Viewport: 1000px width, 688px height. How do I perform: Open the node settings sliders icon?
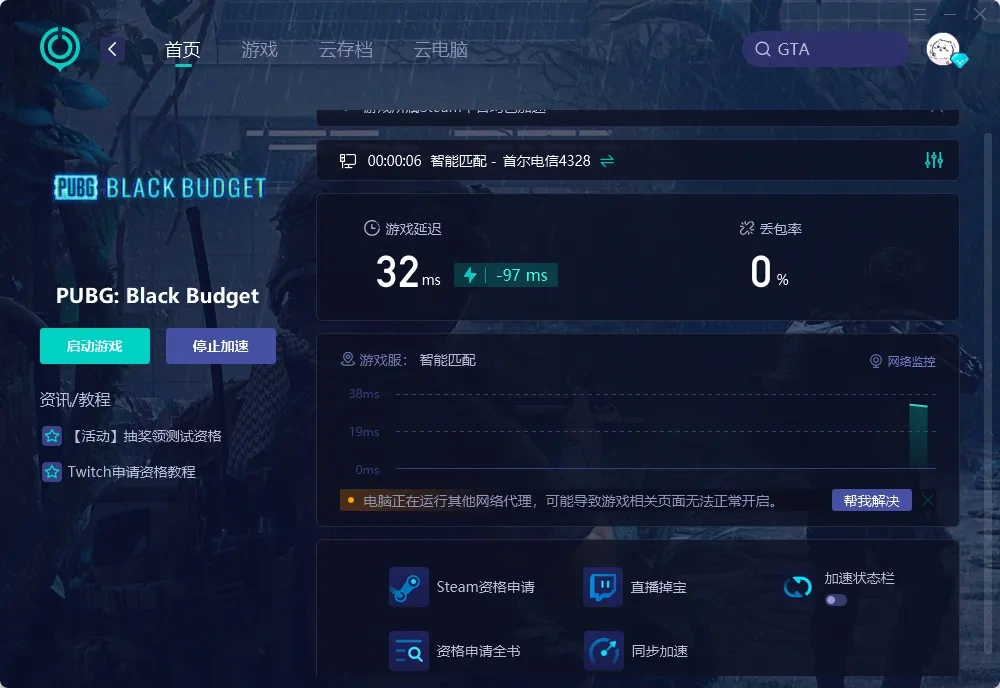pyautogui.click(x=934, y=160)
